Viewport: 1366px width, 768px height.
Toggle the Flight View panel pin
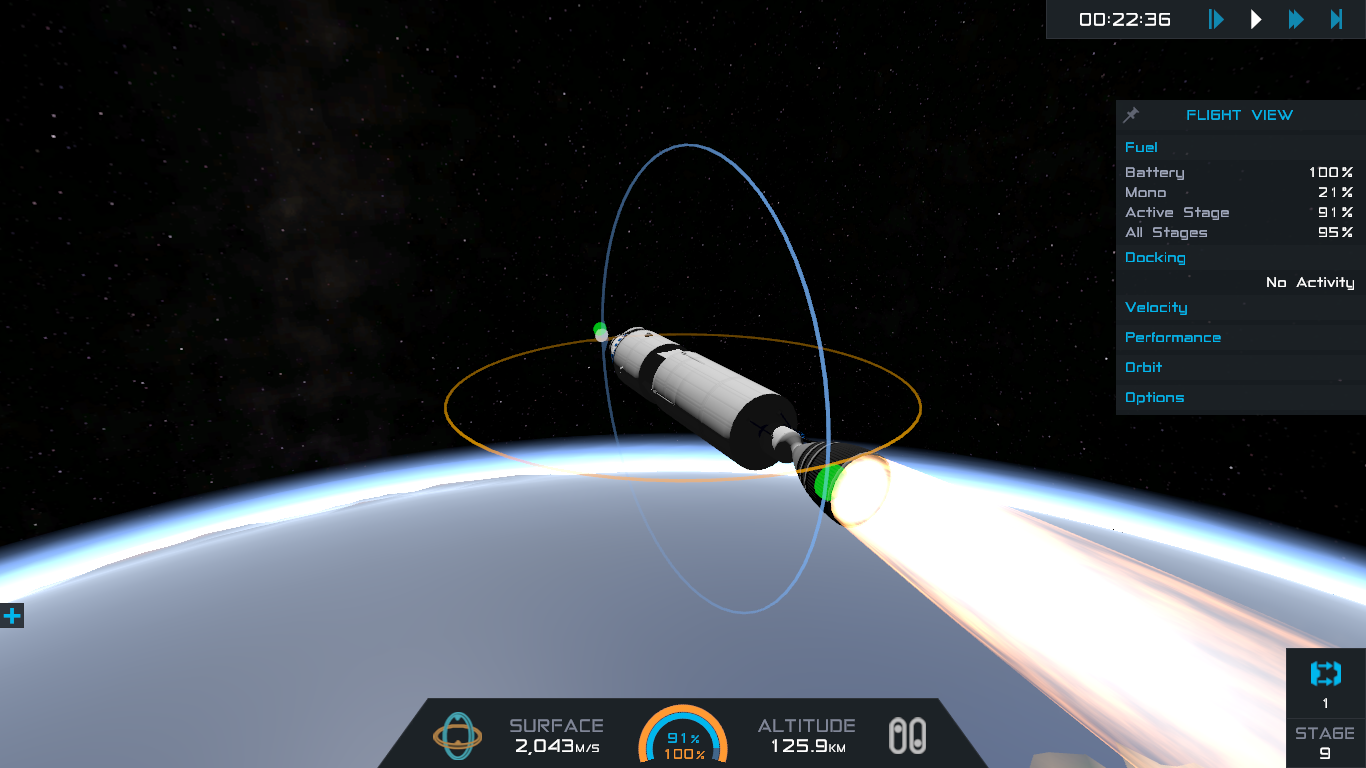coord(1132,115)
